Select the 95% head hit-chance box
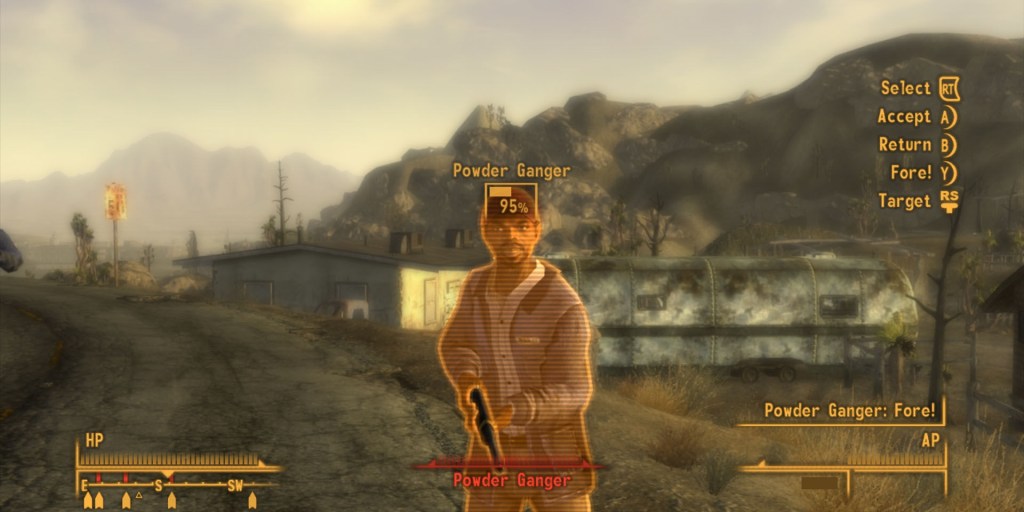 (511, 200)
